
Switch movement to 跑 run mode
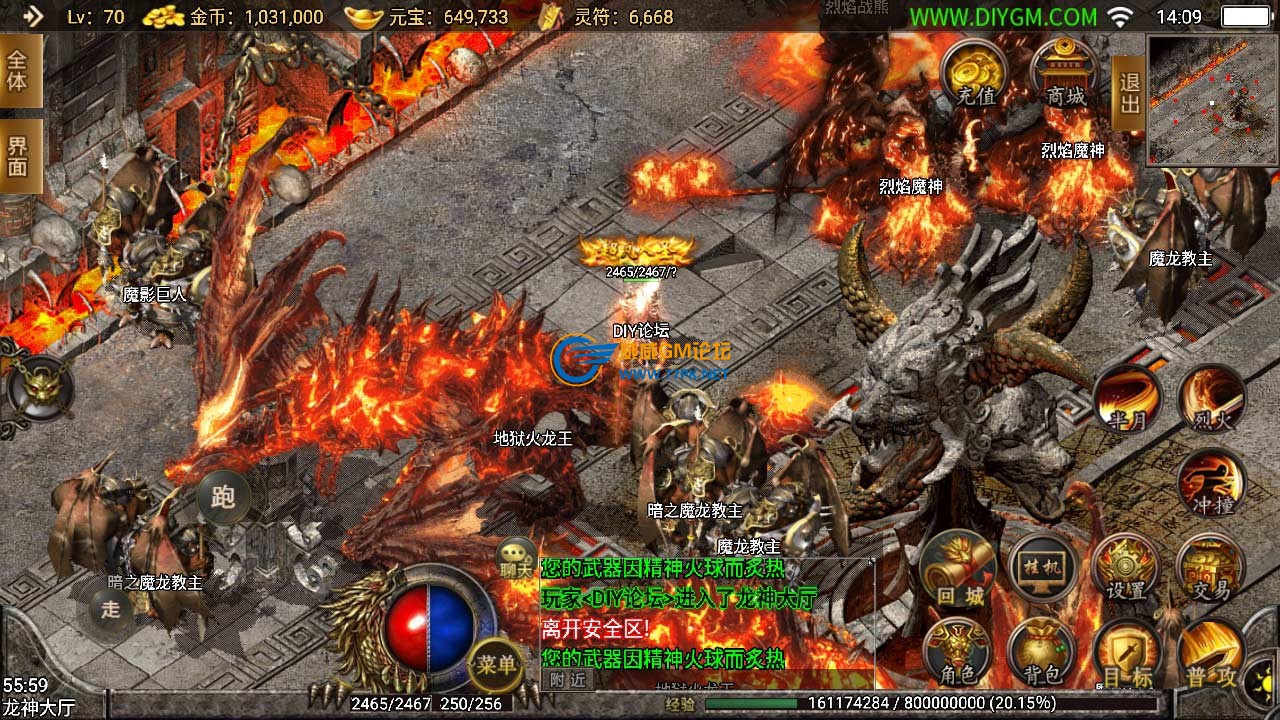[x=223, y=496]
